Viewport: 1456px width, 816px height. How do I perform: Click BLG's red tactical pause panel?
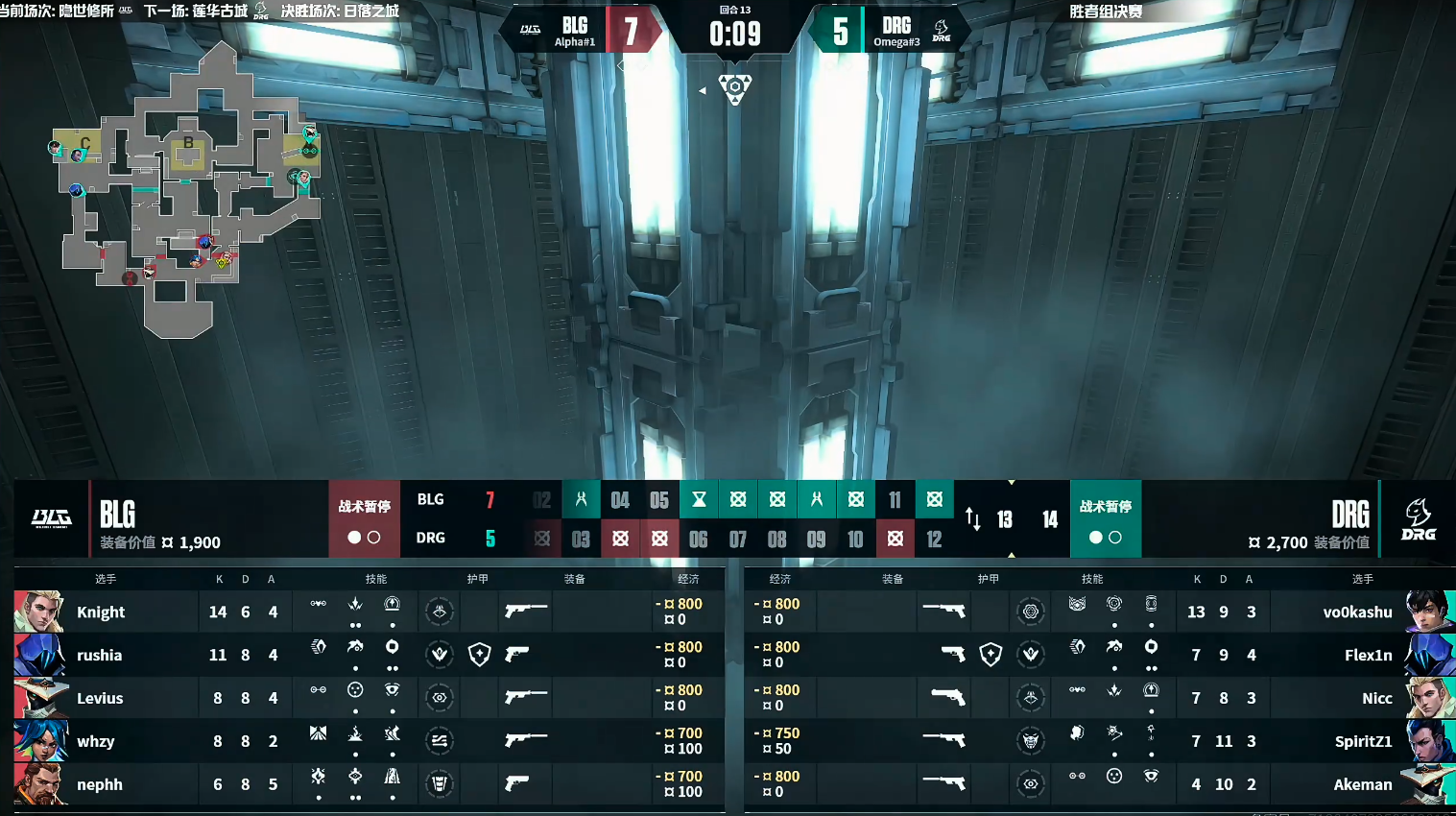364,518
